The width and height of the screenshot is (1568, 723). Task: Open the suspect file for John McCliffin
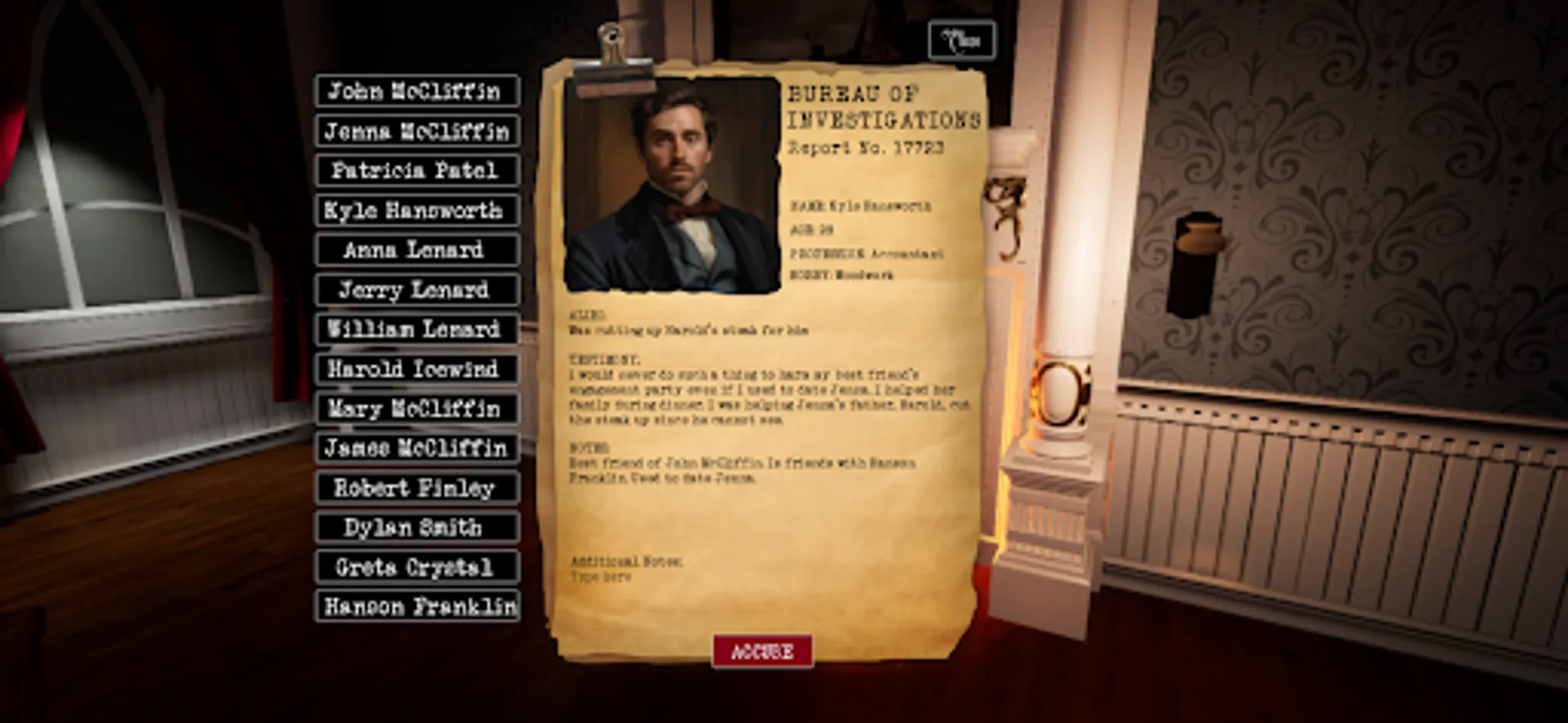click(x=415, y=92)
